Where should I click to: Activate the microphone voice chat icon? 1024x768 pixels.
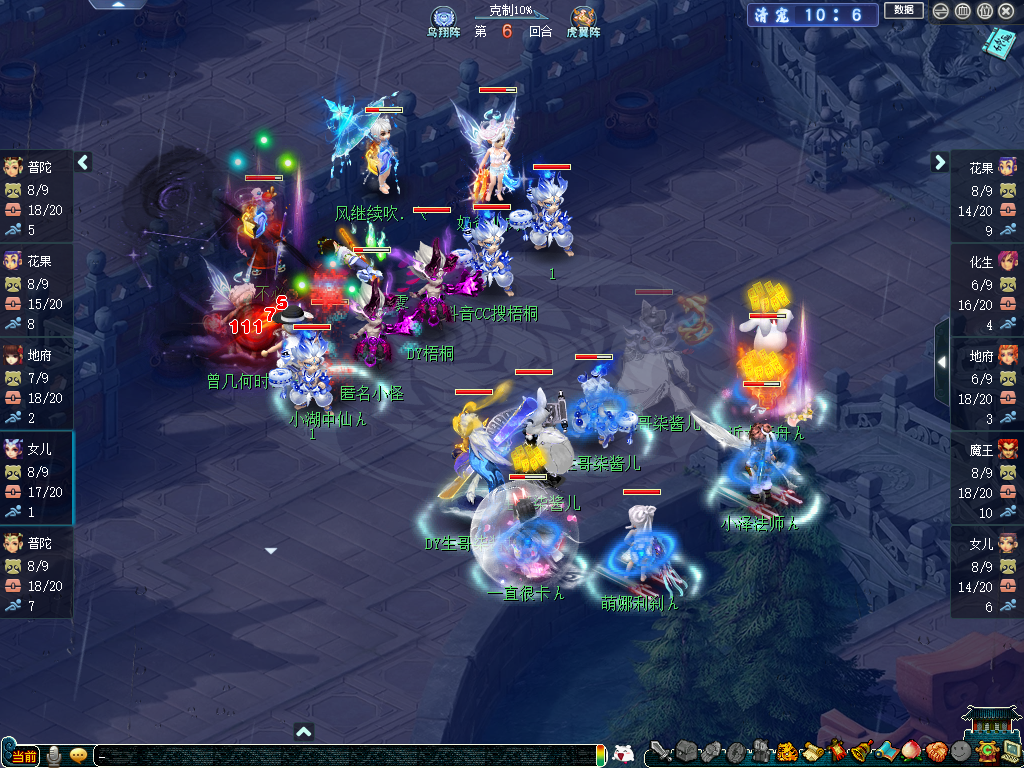pos(54,755)
